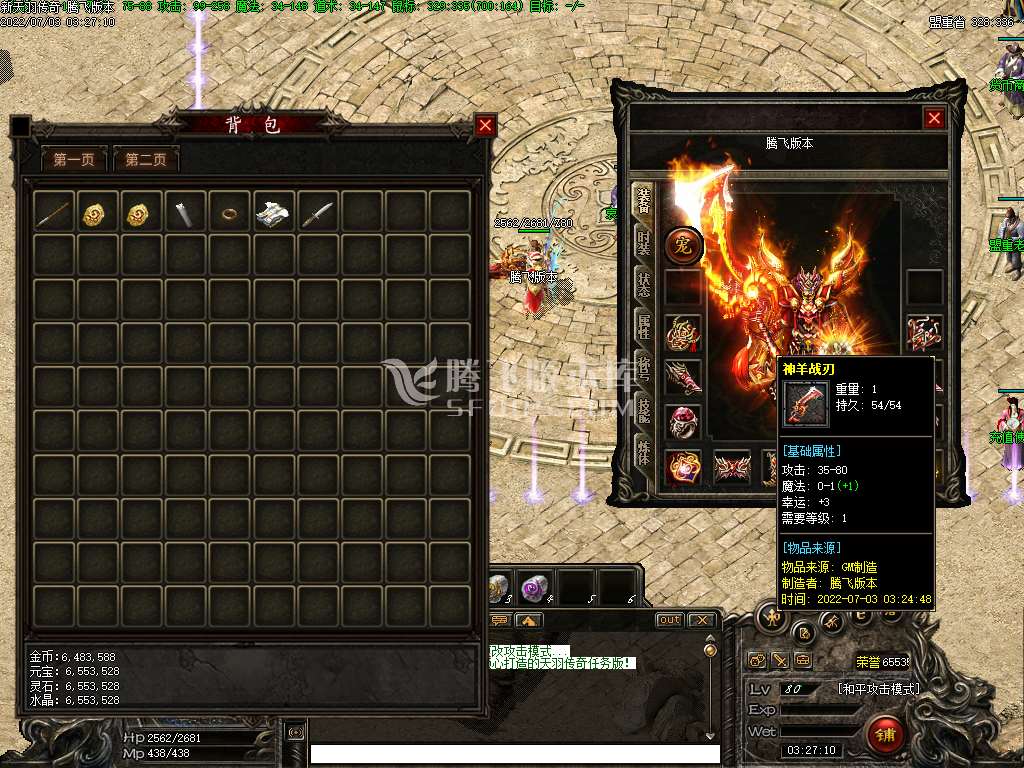The width and height of the screenshot is (1024, 768).
Task: Choose the white paper bundle in the backpack
Action: point(273,212)
